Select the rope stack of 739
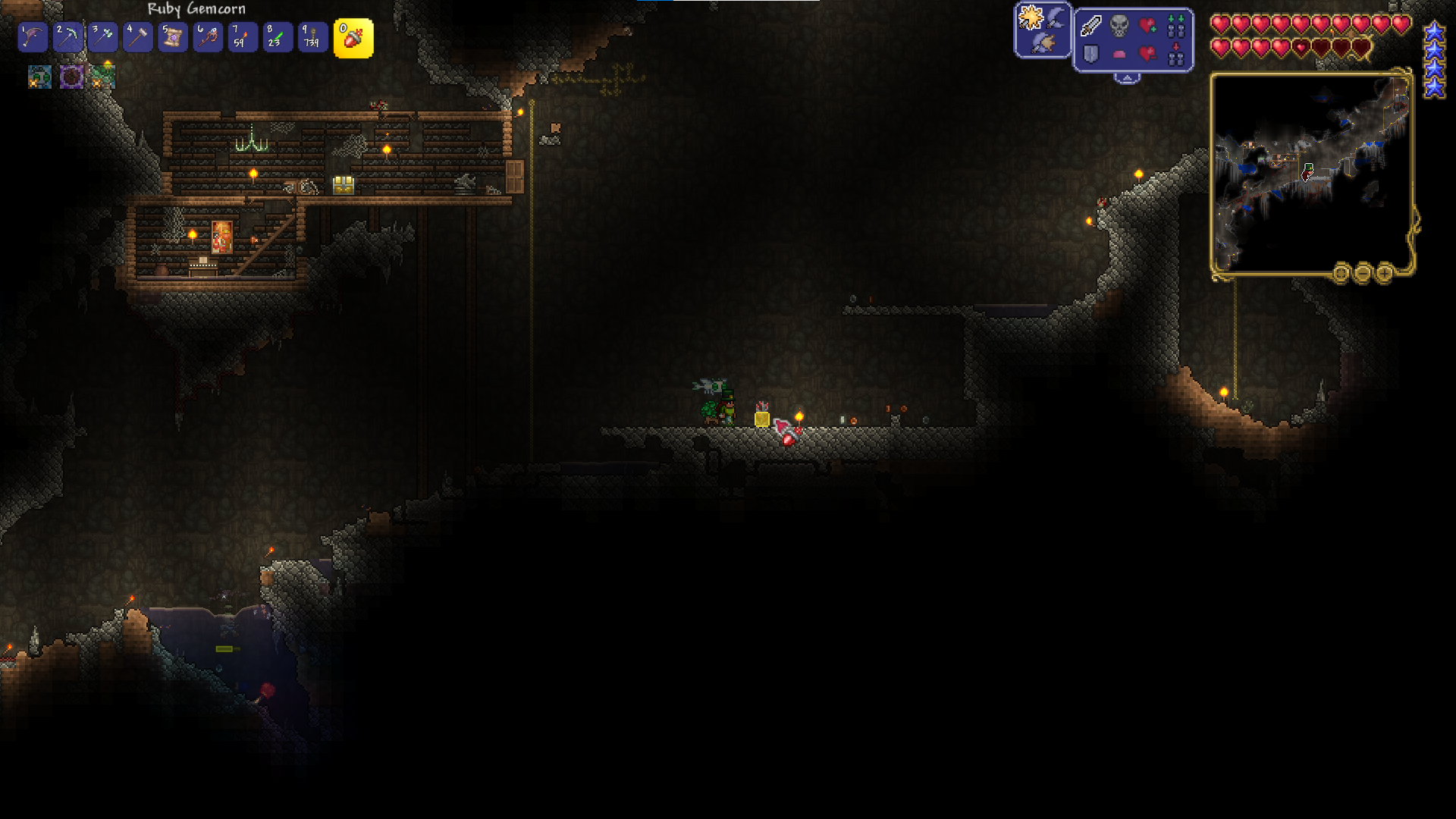Screen dimensions: 1456x819 (x=312, y=37)
